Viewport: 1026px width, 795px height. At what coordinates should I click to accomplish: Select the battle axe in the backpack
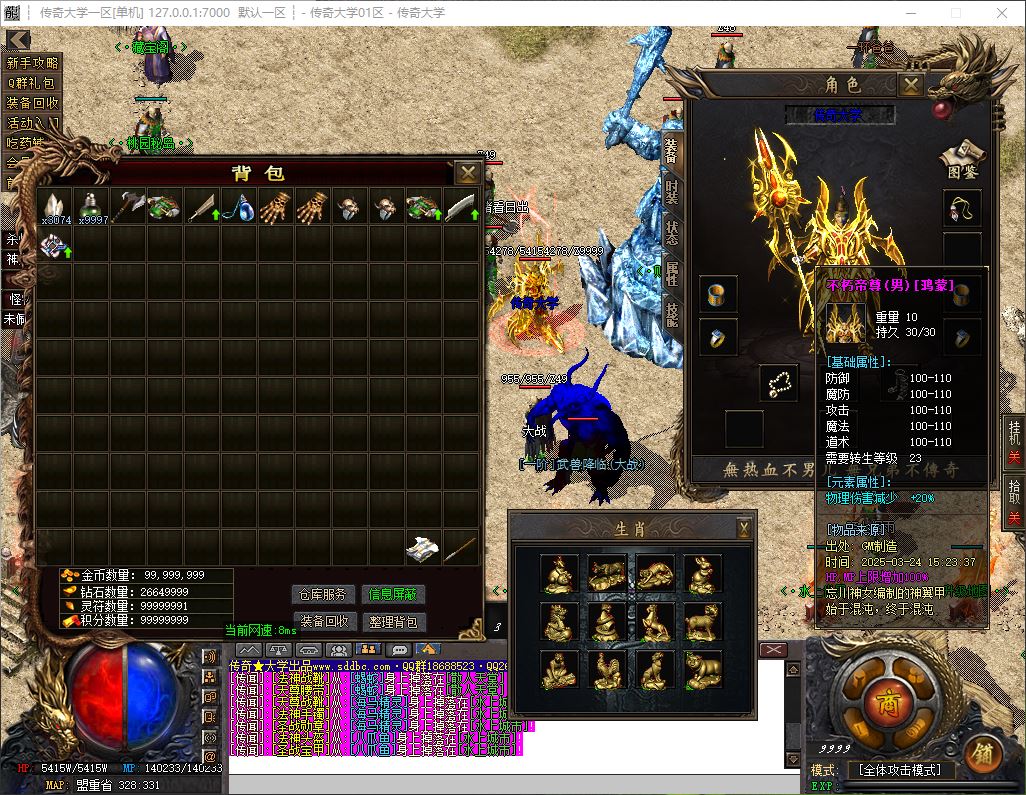pos(129,207)
